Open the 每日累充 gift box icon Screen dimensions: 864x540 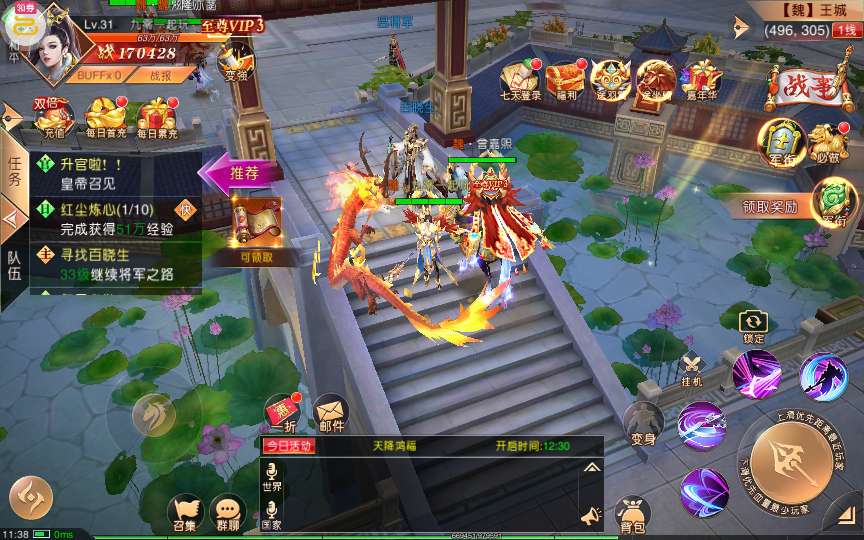(x=157, y=118)
